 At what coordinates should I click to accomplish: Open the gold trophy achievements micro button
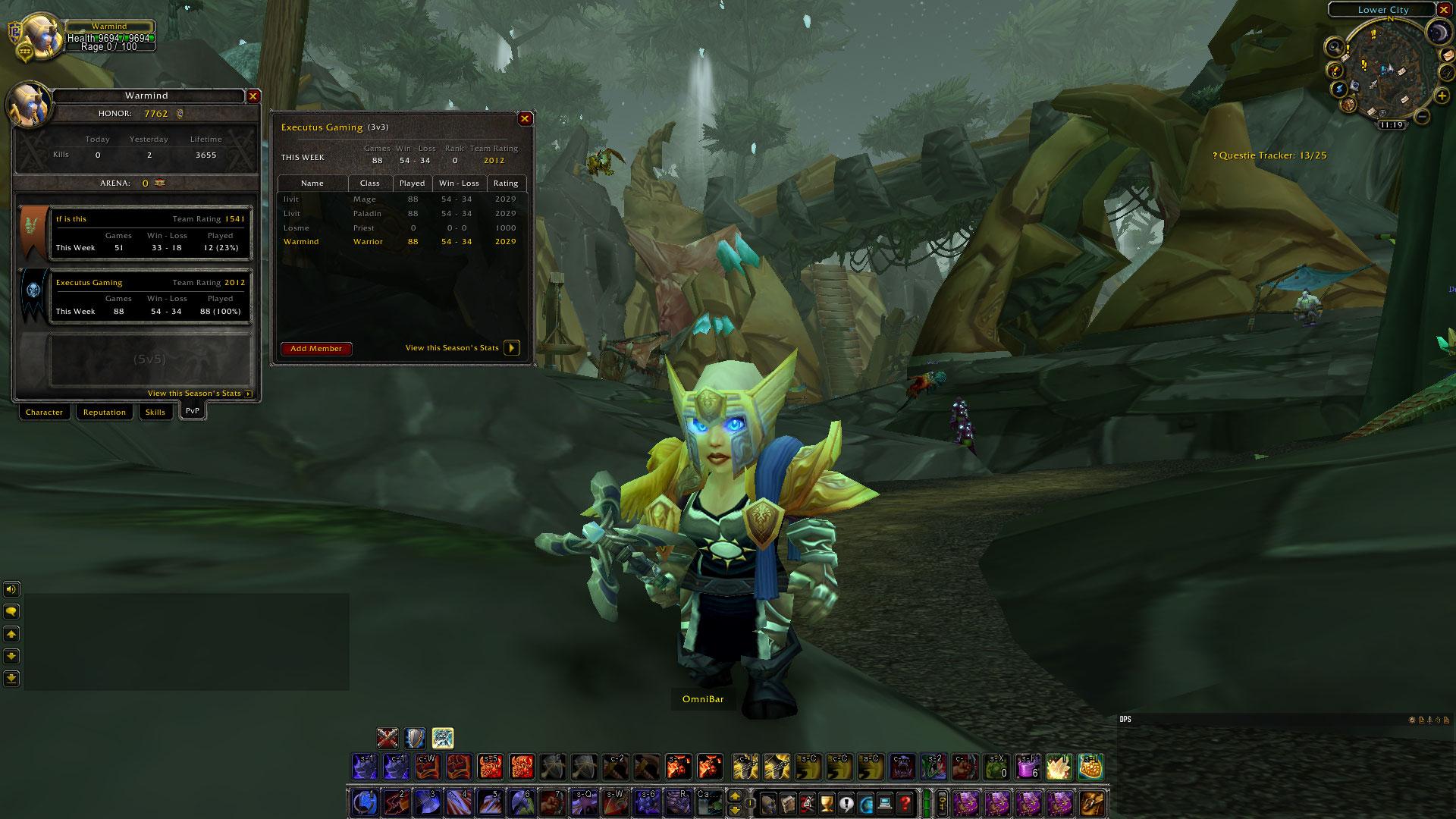point(827,802)
